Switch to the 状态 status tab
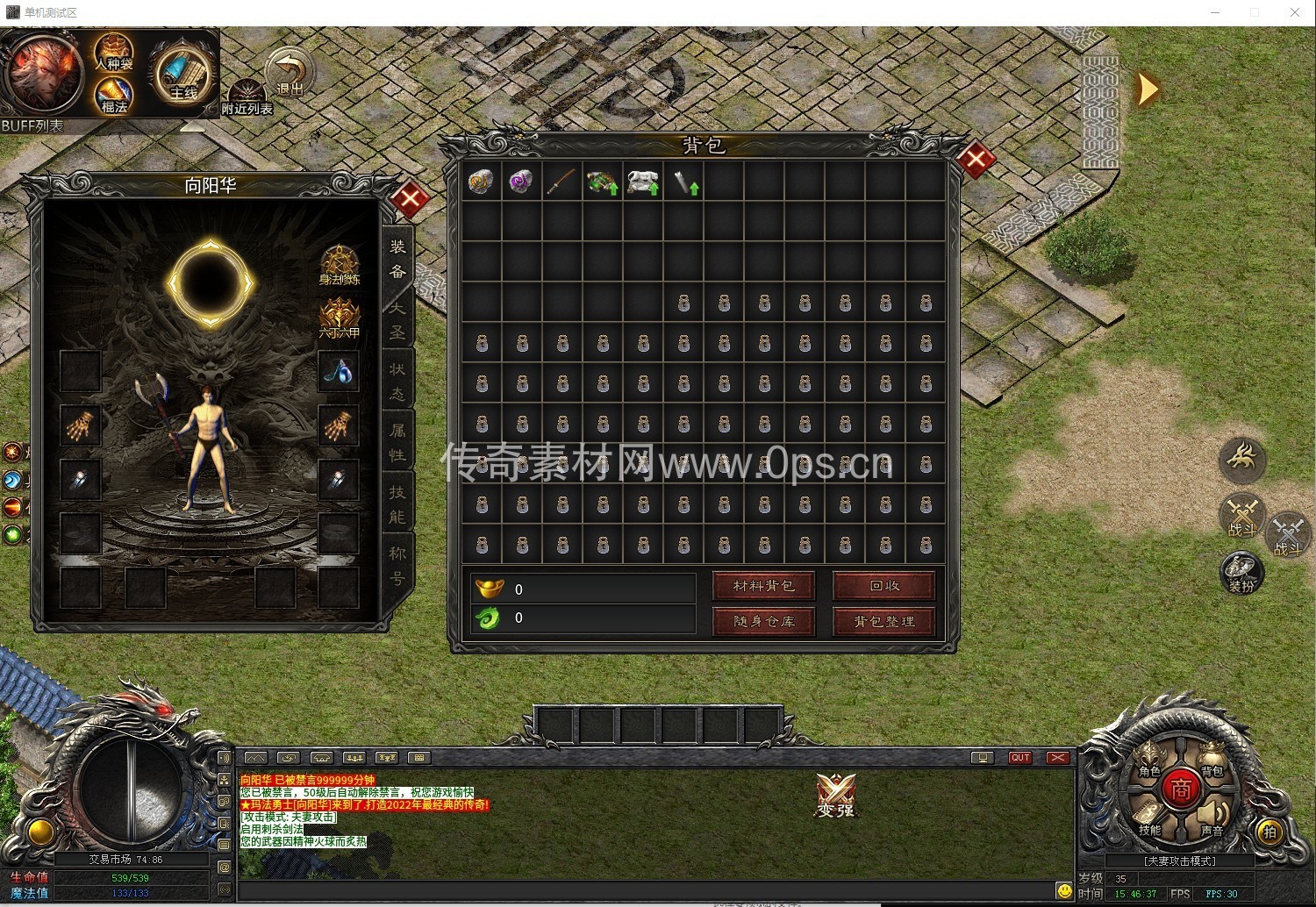Screen dimensions: 1316x907 (397, 382)
